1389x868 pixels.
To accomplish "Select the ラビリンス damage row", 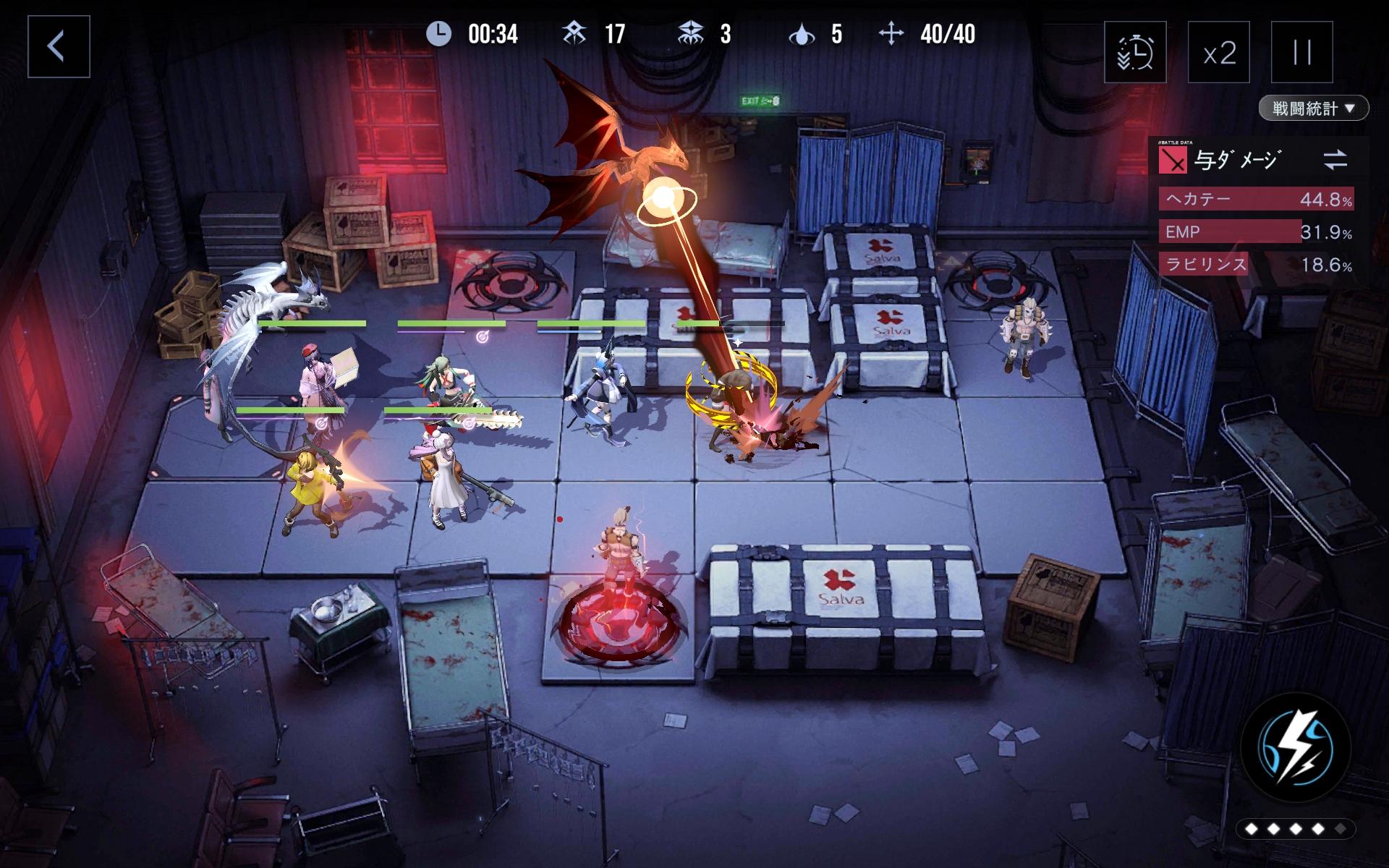I will pos(1257,265).
